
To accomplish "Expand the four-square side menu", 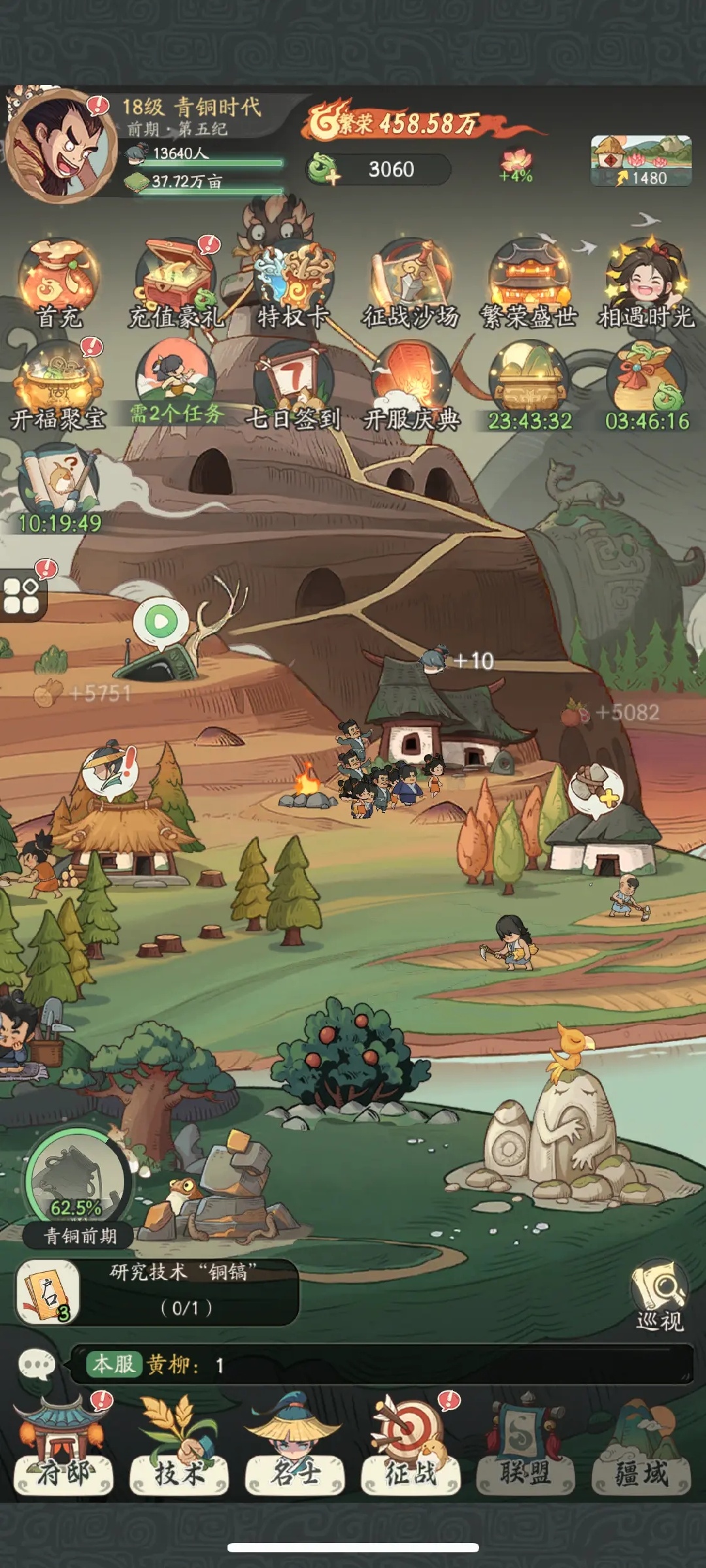I will click(22, 596).
